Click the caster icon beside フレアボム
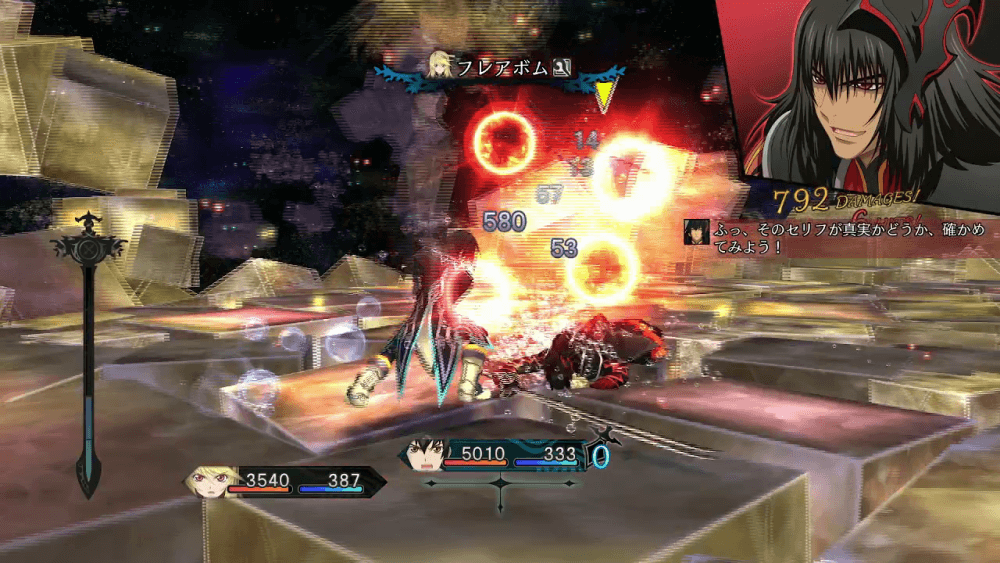The image size is (1000, 563). [440, 66]
